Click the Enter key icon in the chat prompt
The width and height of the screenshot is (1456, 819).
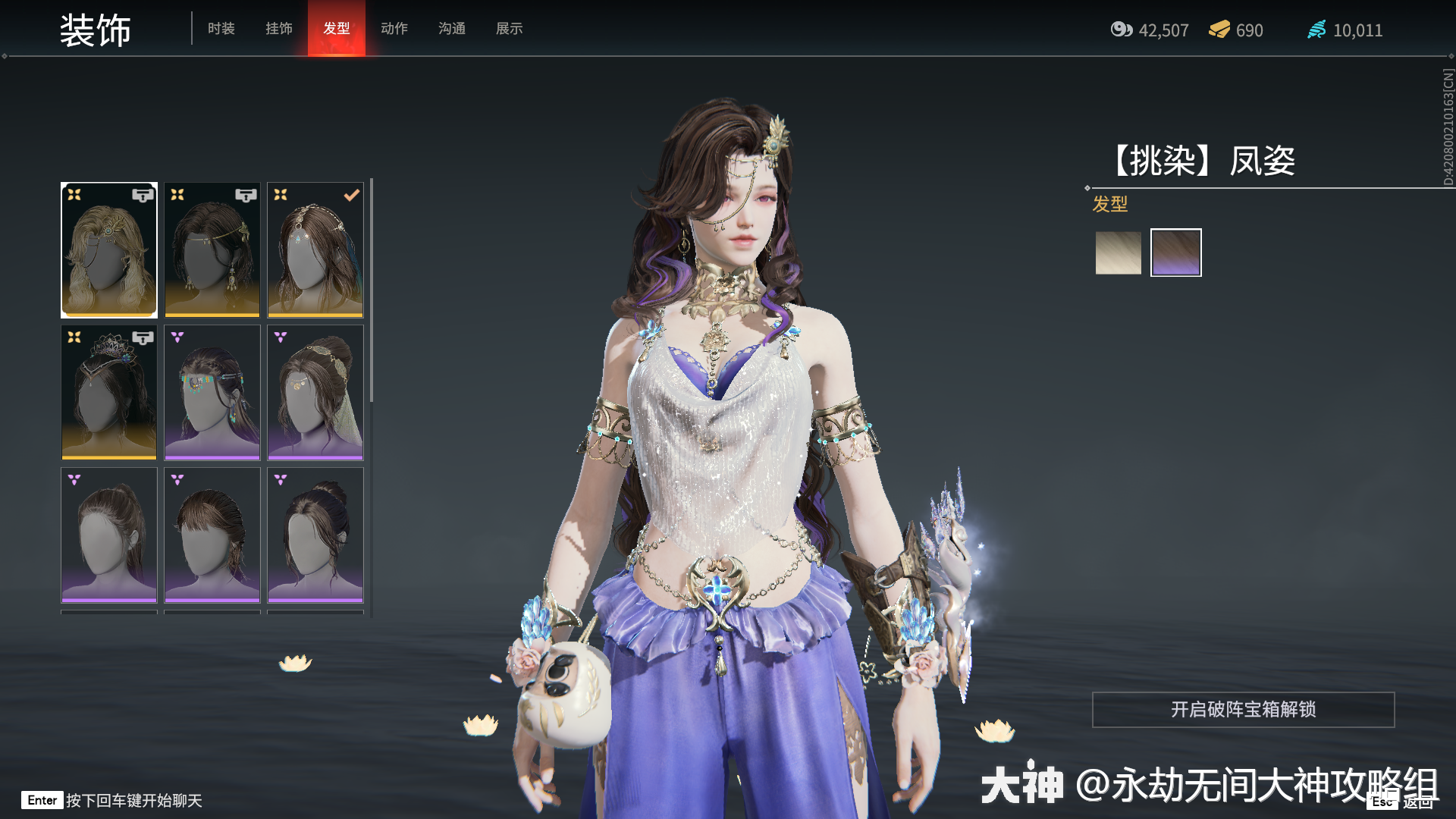tap(42, 800)
